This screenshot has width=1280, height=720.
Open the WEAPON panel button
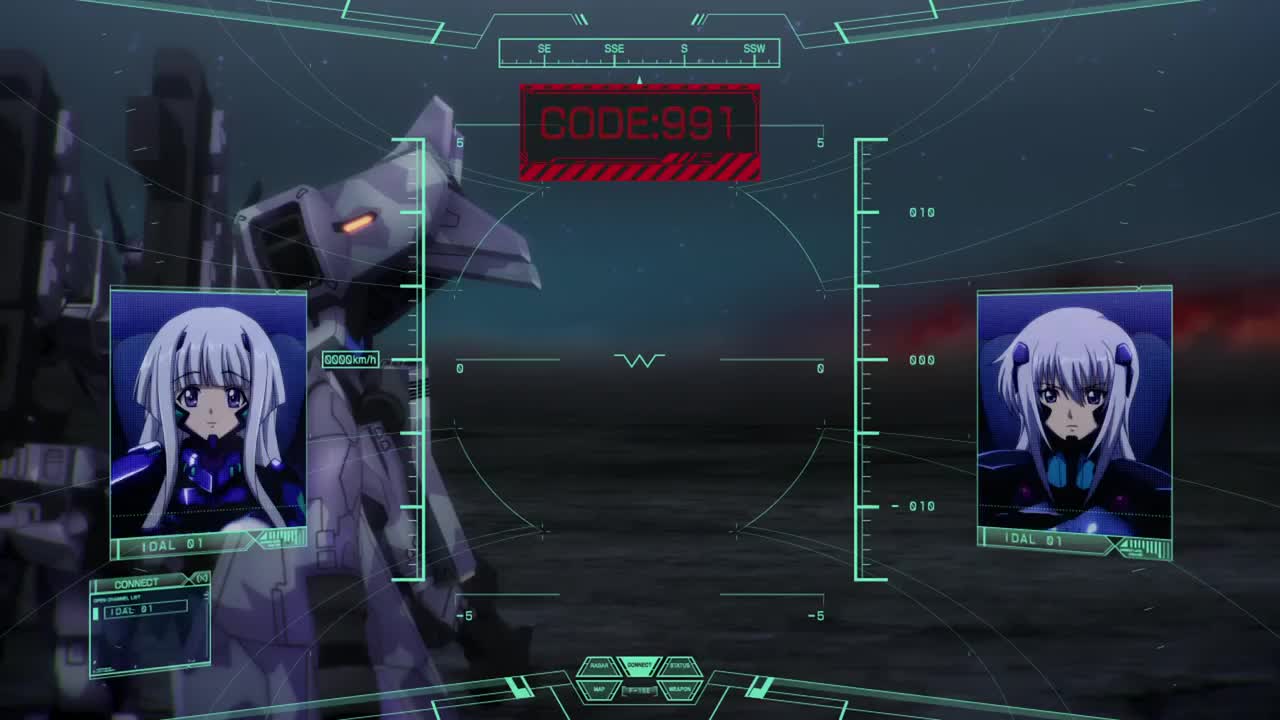pos(680,689)
